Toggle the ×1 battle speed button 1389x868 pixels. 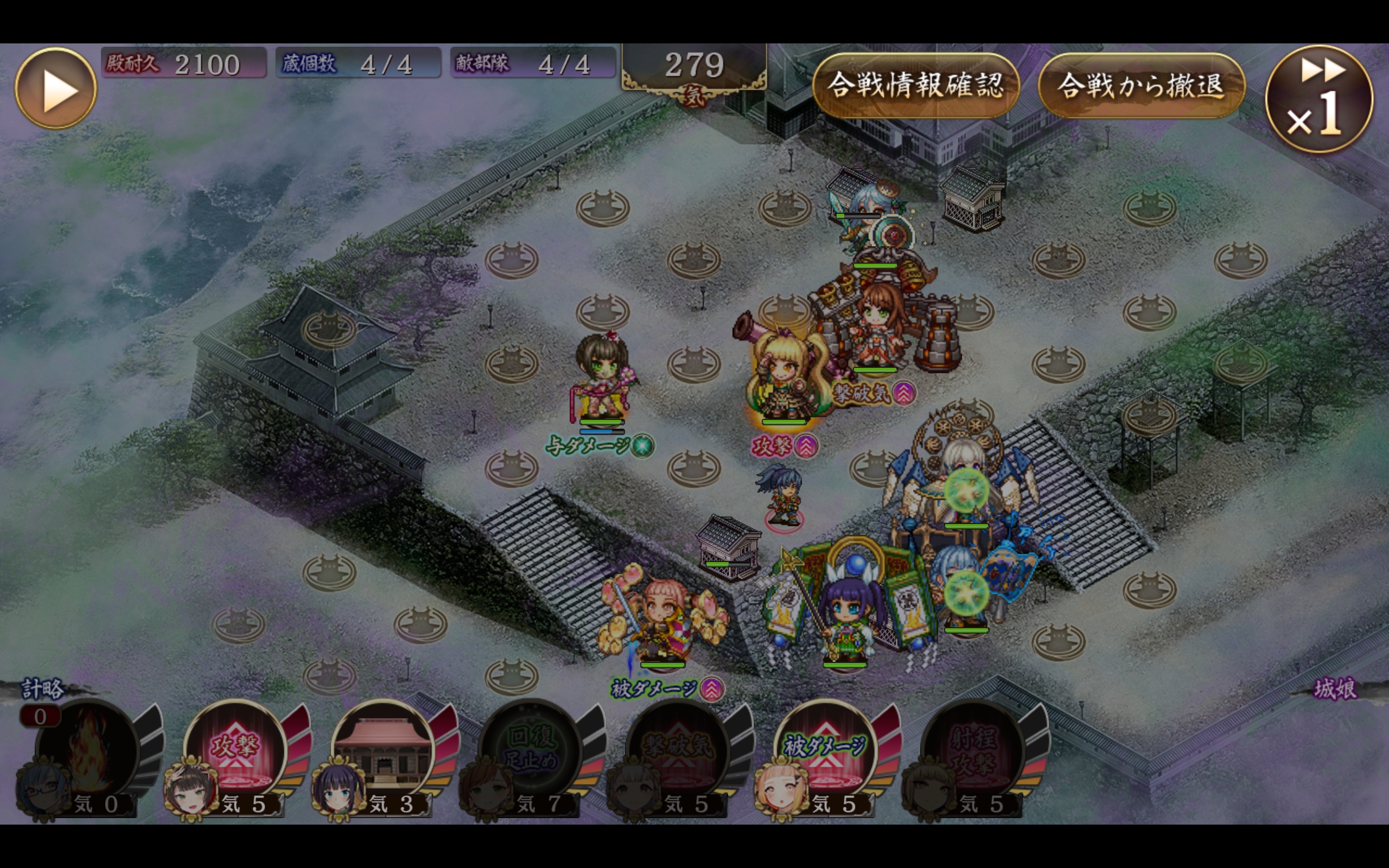click(1318, 100)
